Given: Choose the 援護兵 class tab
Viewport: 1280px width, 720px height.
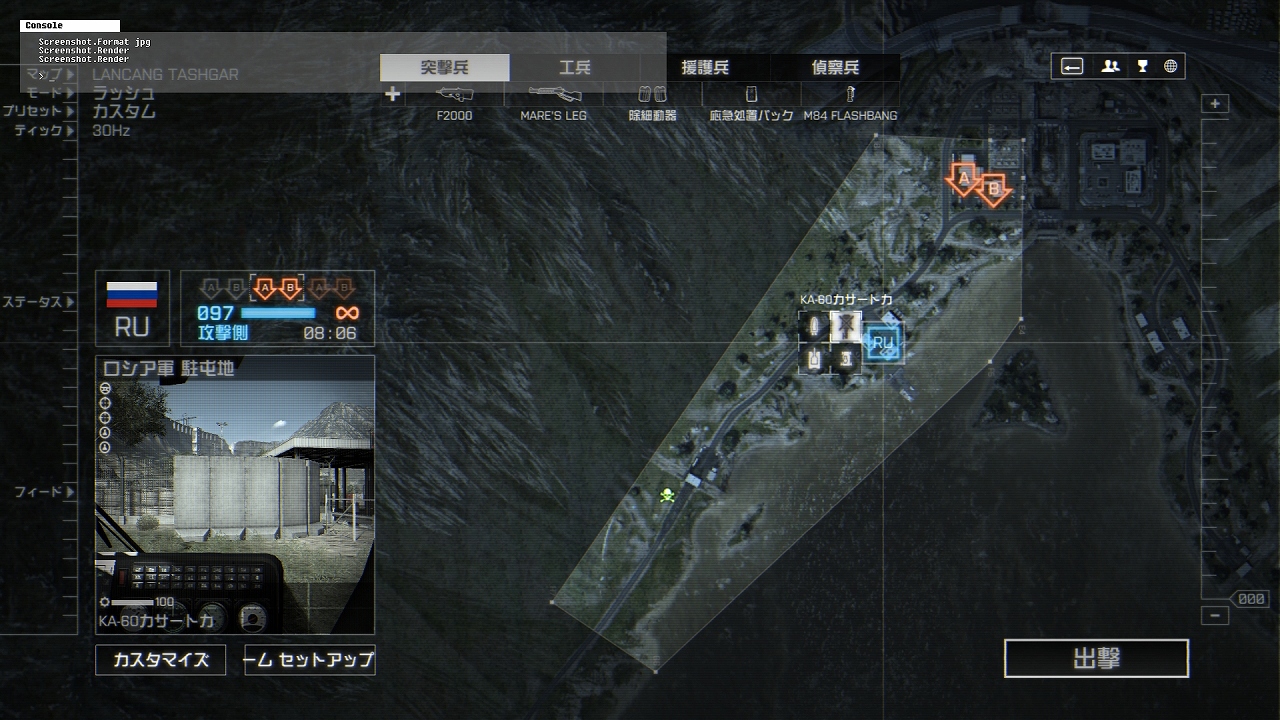Looking at the screenshot, I should point(705,68).
